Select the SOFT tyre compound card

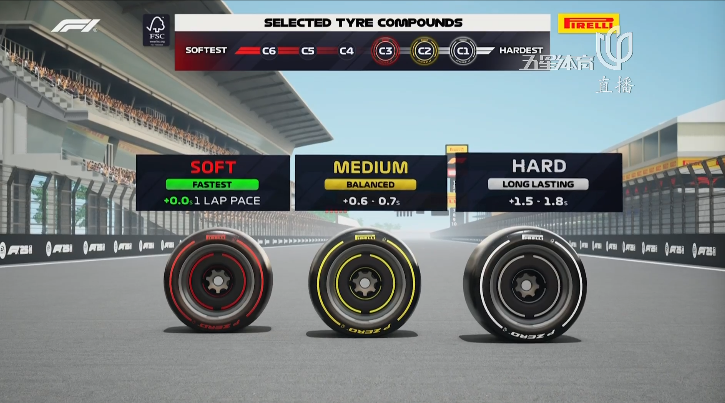point(212,181)
